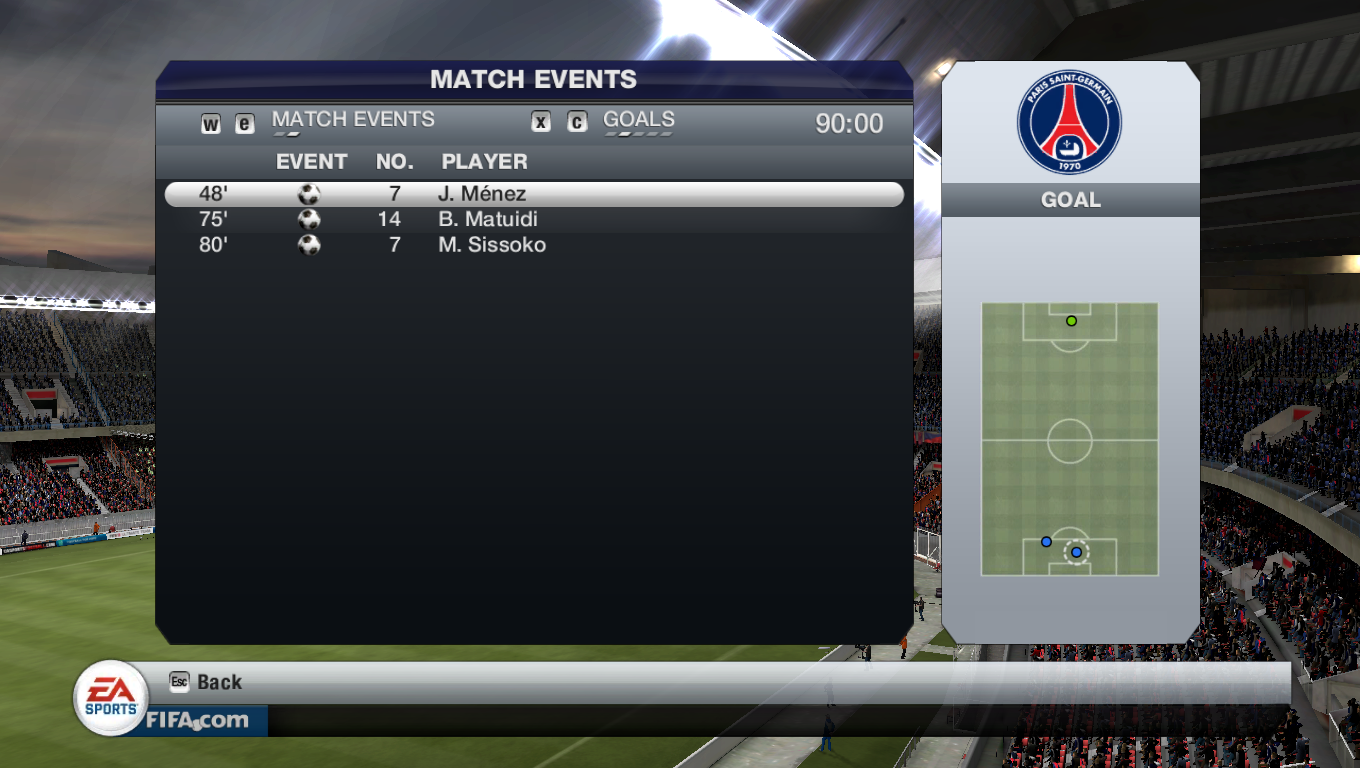The height and width of the screenshot is (768, 1360).
Task: Select the highlighted blue goal marker with dashed ring
Action: [1076, 552]
